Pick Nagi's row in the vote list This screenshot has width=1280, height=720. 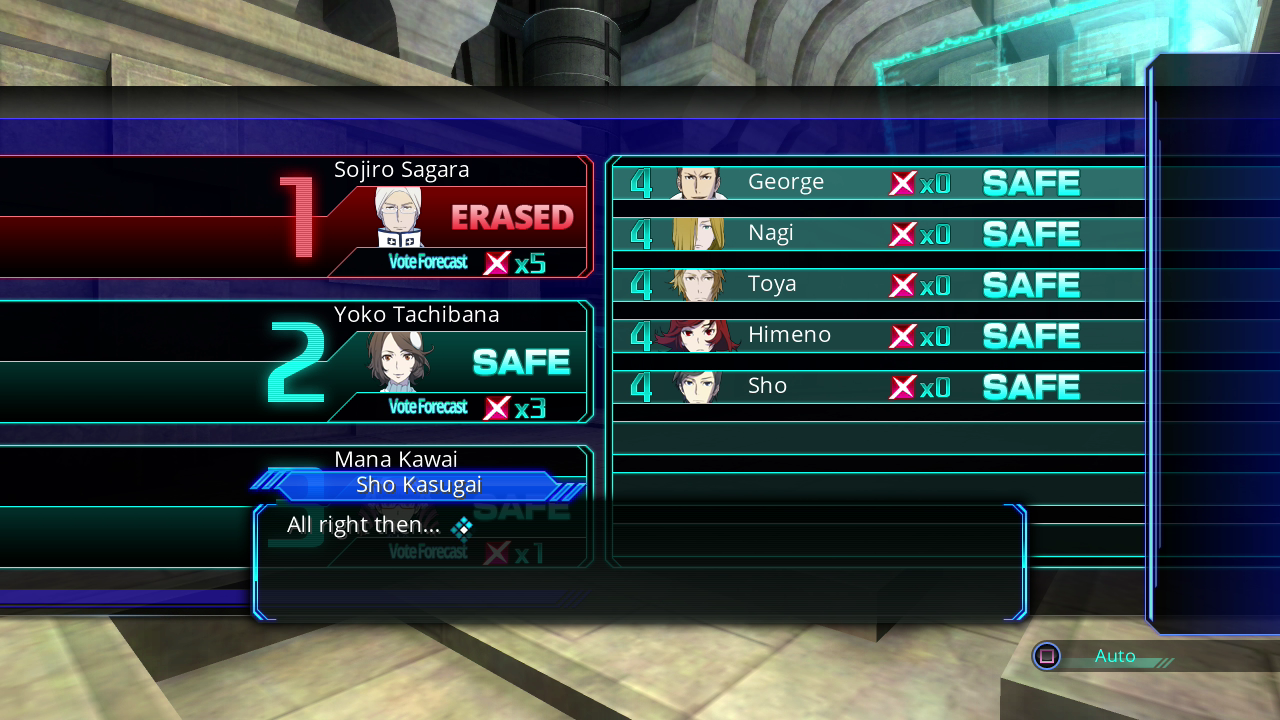(x=877, y=234)
